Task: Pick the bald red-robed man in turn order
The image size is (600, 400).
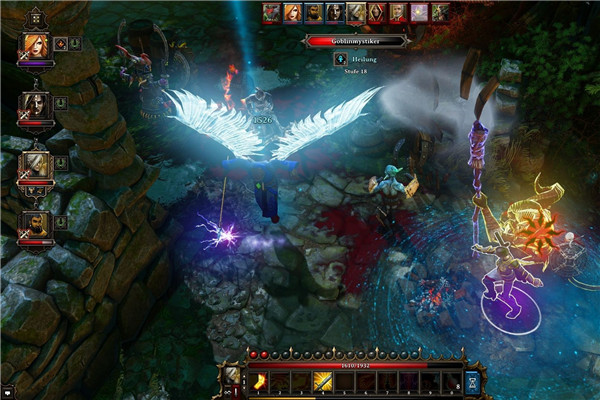Action: tap(398, 13)
